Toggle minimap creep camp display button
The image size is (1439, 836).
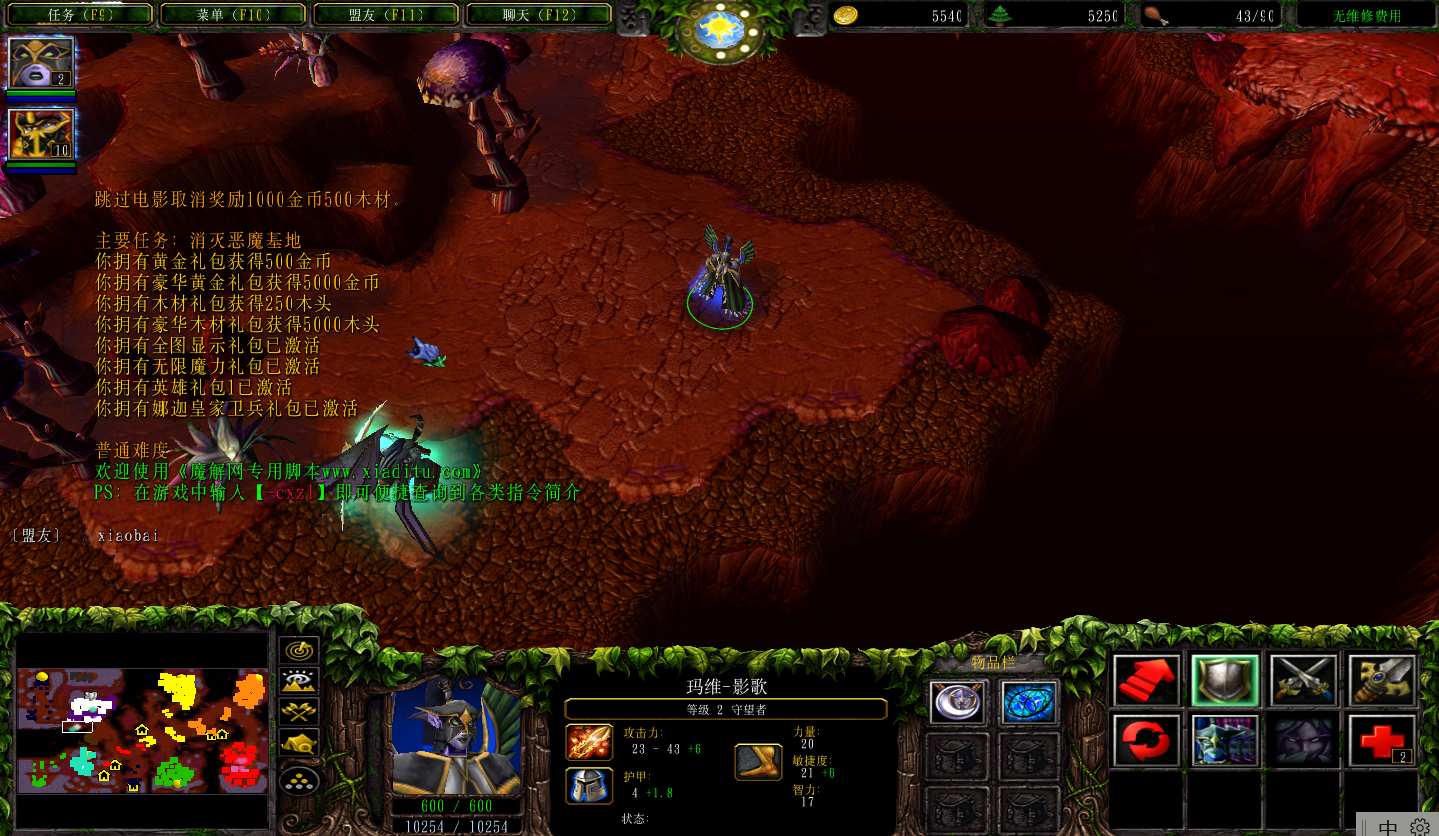coord(299,744)
